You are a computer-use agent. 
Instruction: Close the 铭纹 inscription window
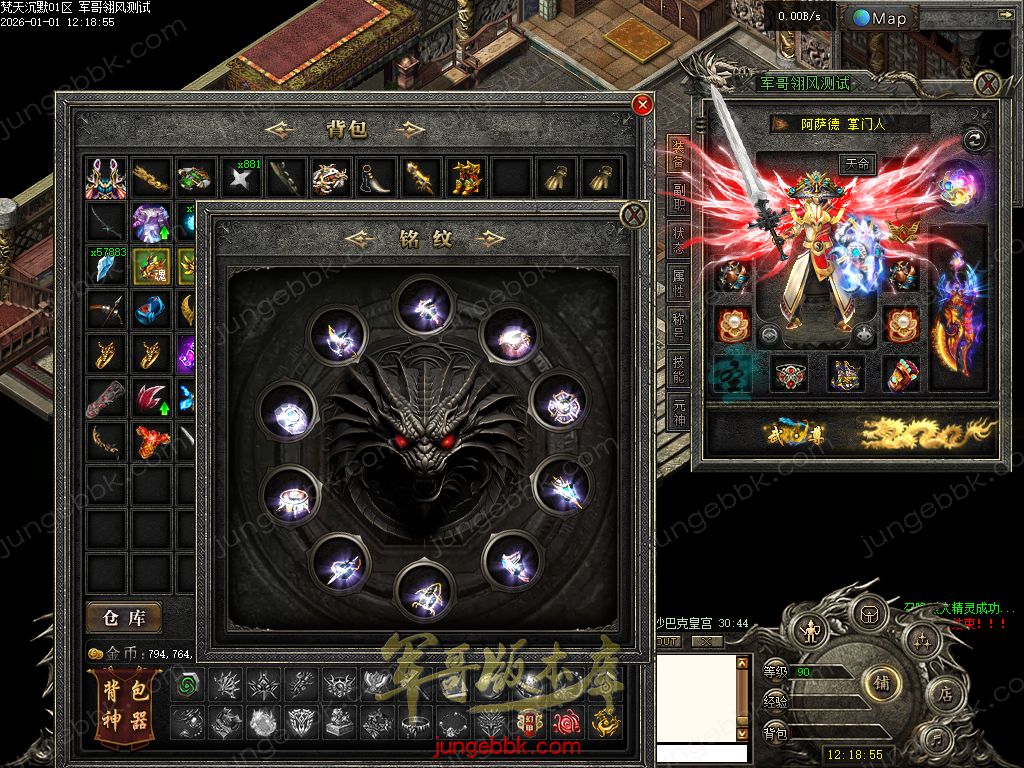coord(633,215)
